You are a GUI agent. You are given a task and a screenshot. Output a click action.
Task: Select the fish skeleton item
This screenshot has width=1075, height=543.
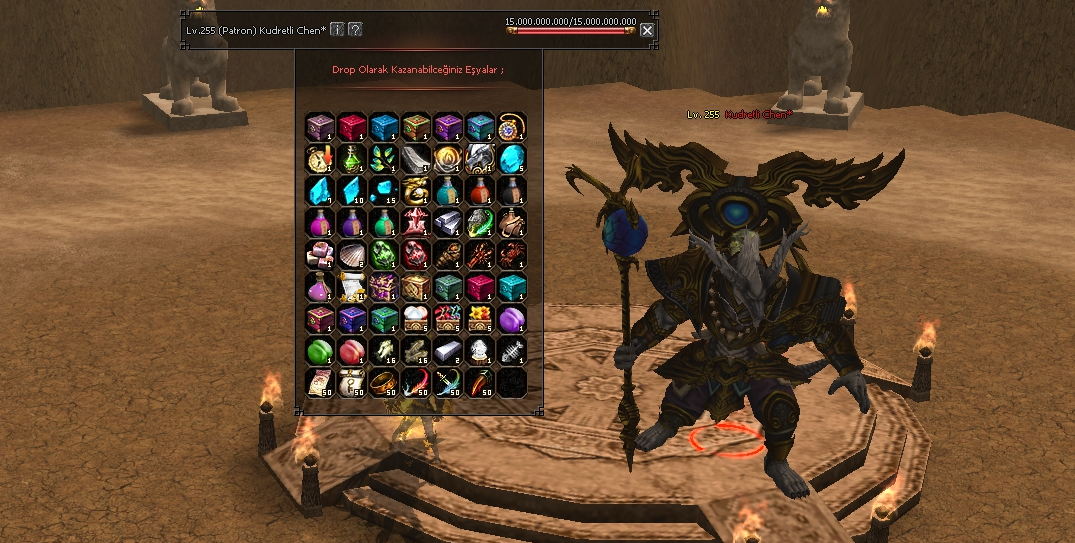click(511, 350)
